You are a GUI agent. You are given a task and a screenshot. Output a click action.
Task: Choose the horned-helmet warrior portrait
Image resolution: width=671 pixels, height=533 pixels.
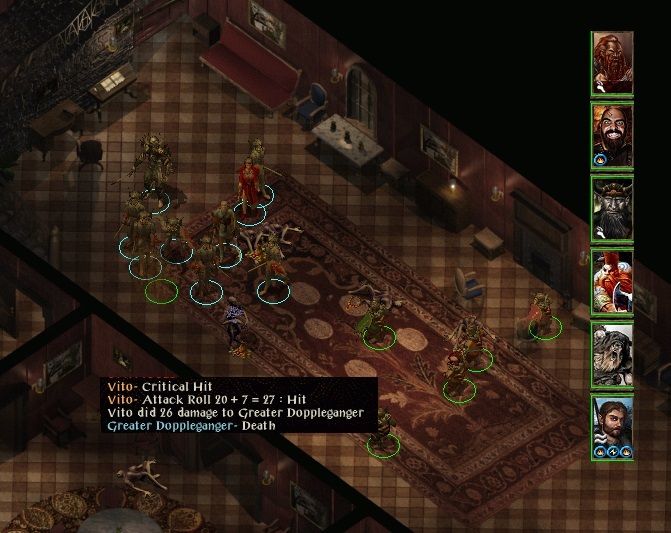coord(613,209)
